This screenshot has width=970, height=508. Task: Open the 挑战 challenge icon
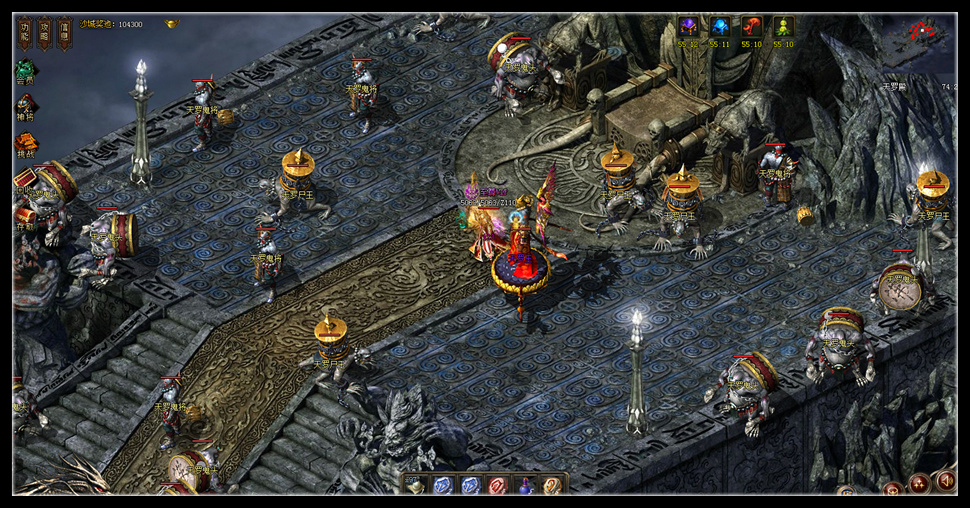pos(25,142)
